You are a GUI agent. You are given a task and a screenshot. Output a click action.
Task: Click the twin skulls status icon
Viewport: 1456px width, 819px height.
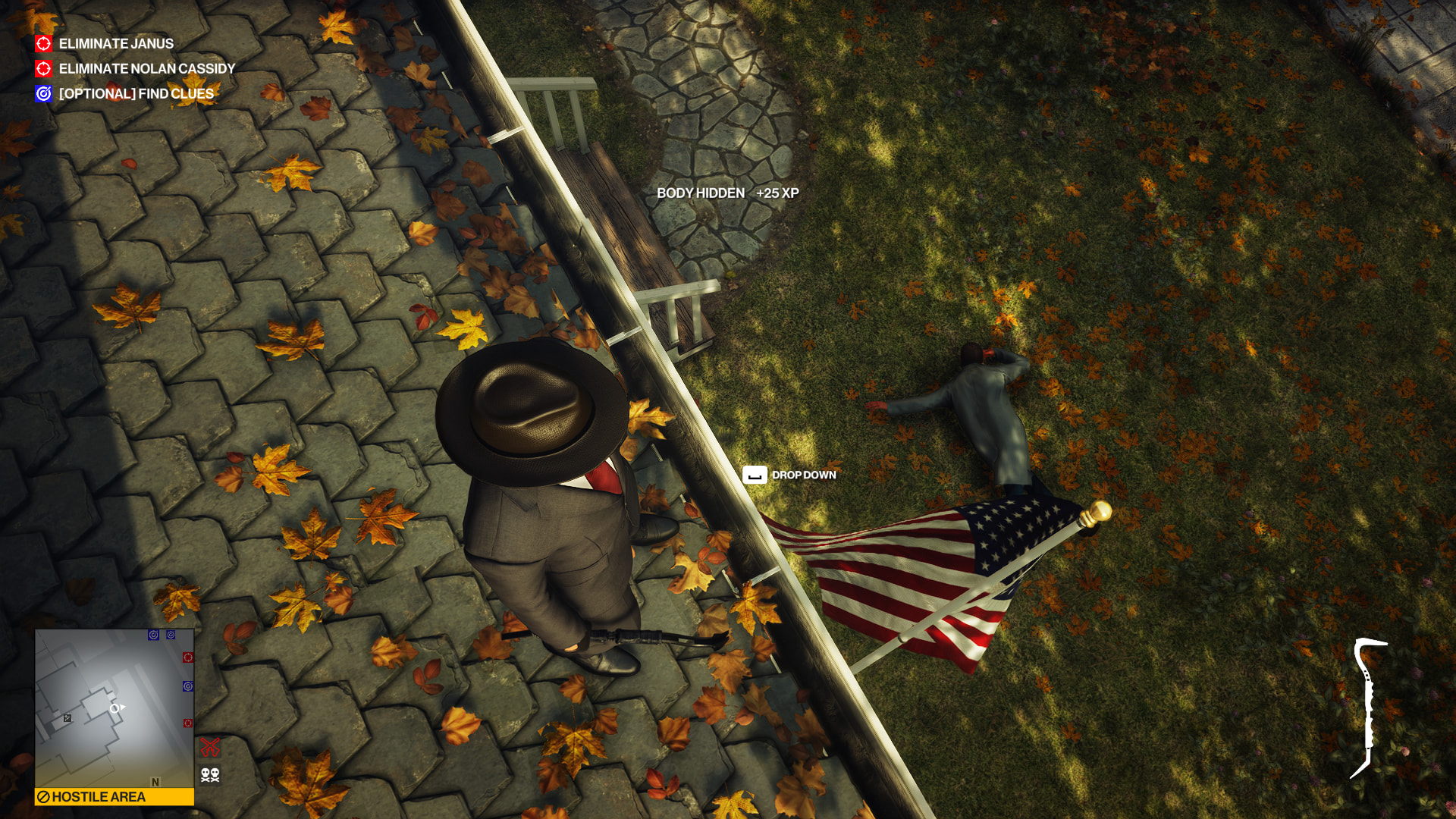pos(210,775)
